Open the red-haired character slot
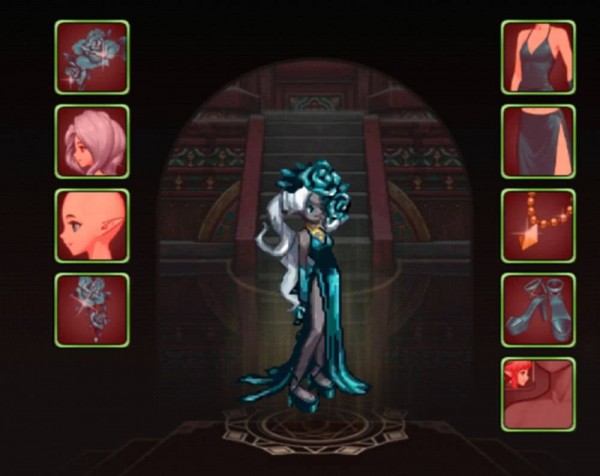The image size is (600, 476). (x=538, y=394)
